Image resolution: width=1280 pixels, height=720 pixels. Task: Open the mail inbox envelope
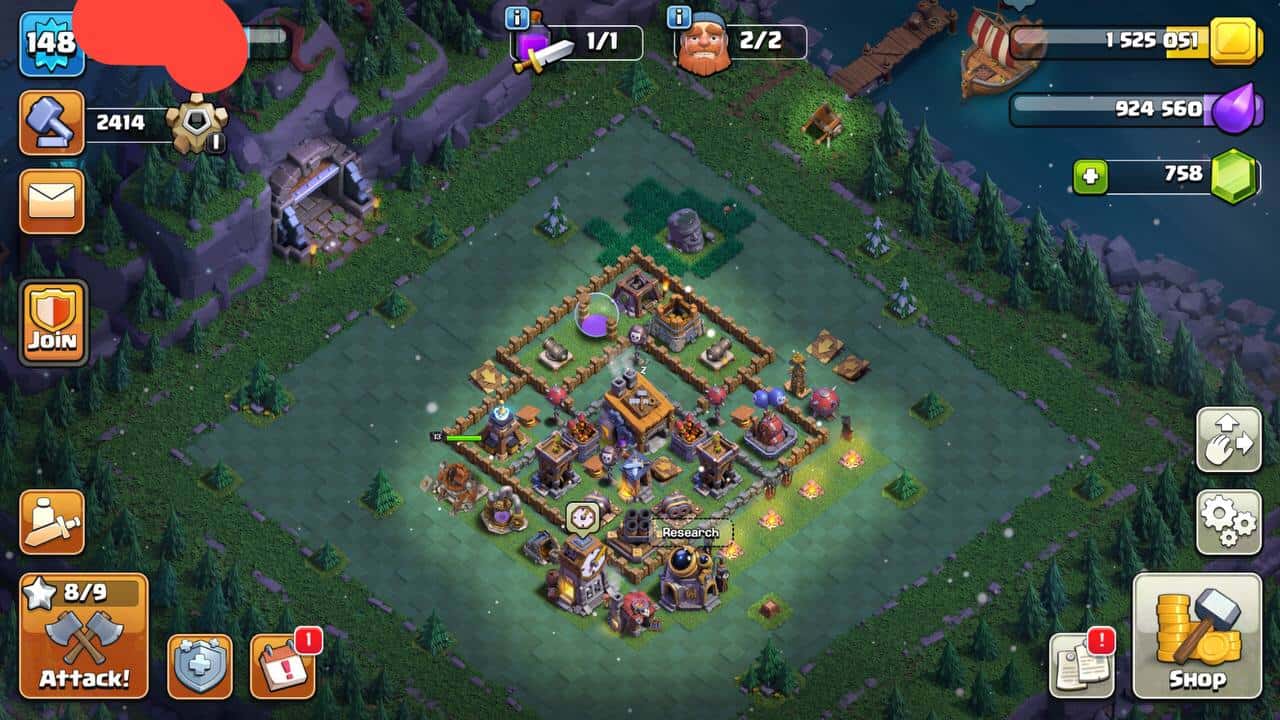(51, 201)
